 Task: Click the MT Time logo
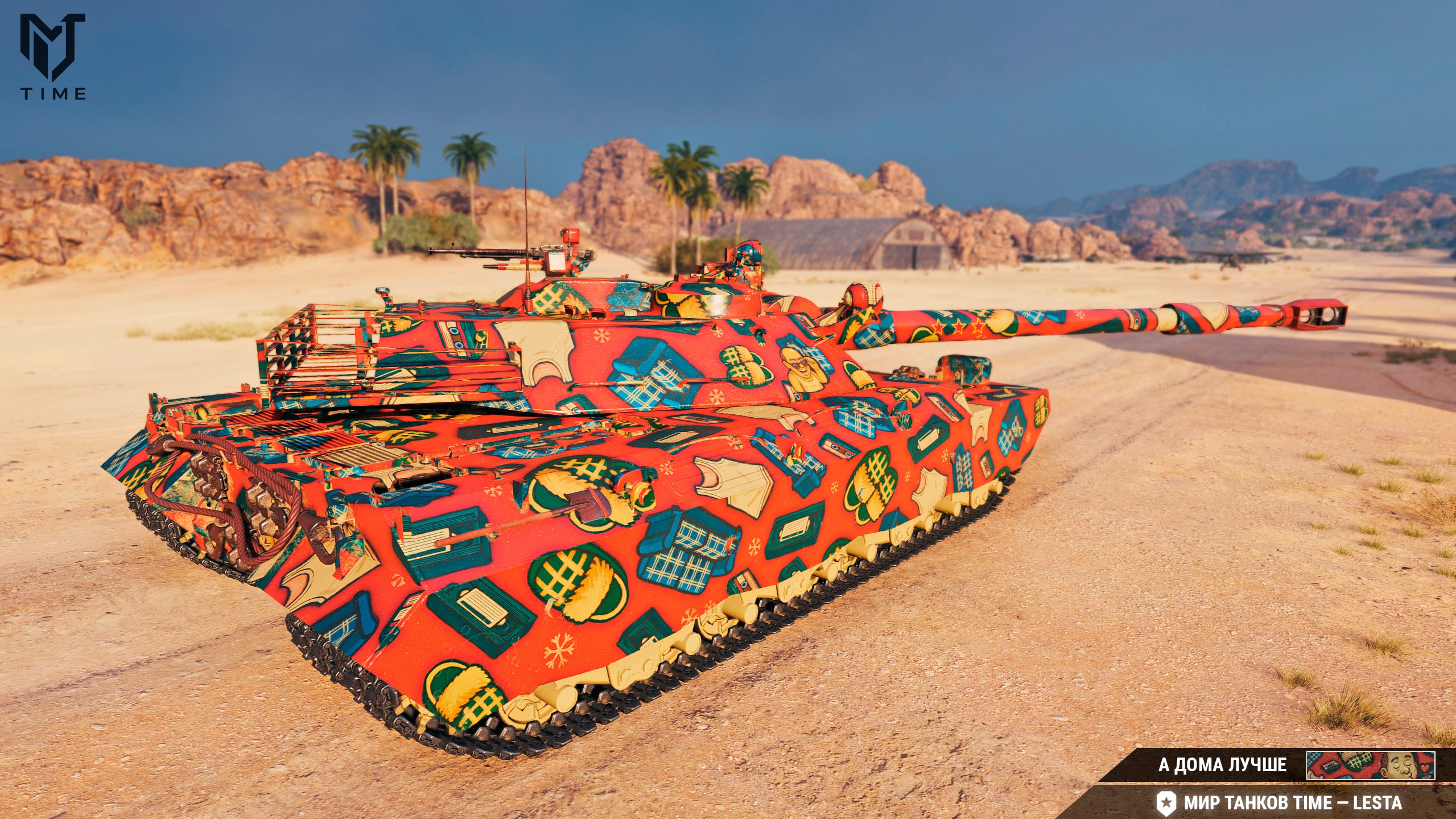pos(53,56)
